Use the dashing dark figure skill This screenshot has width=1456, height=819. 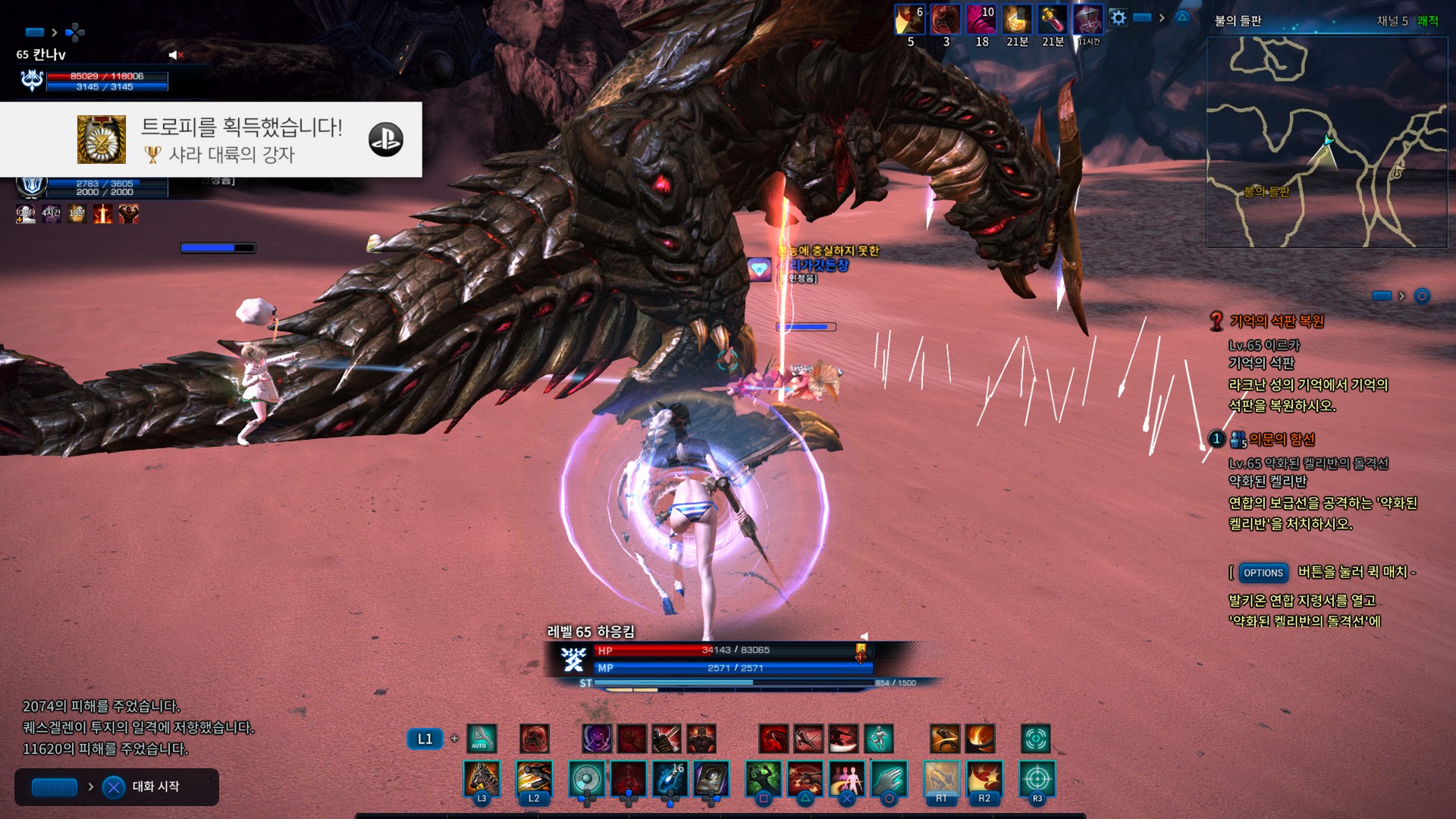point(533,779)
